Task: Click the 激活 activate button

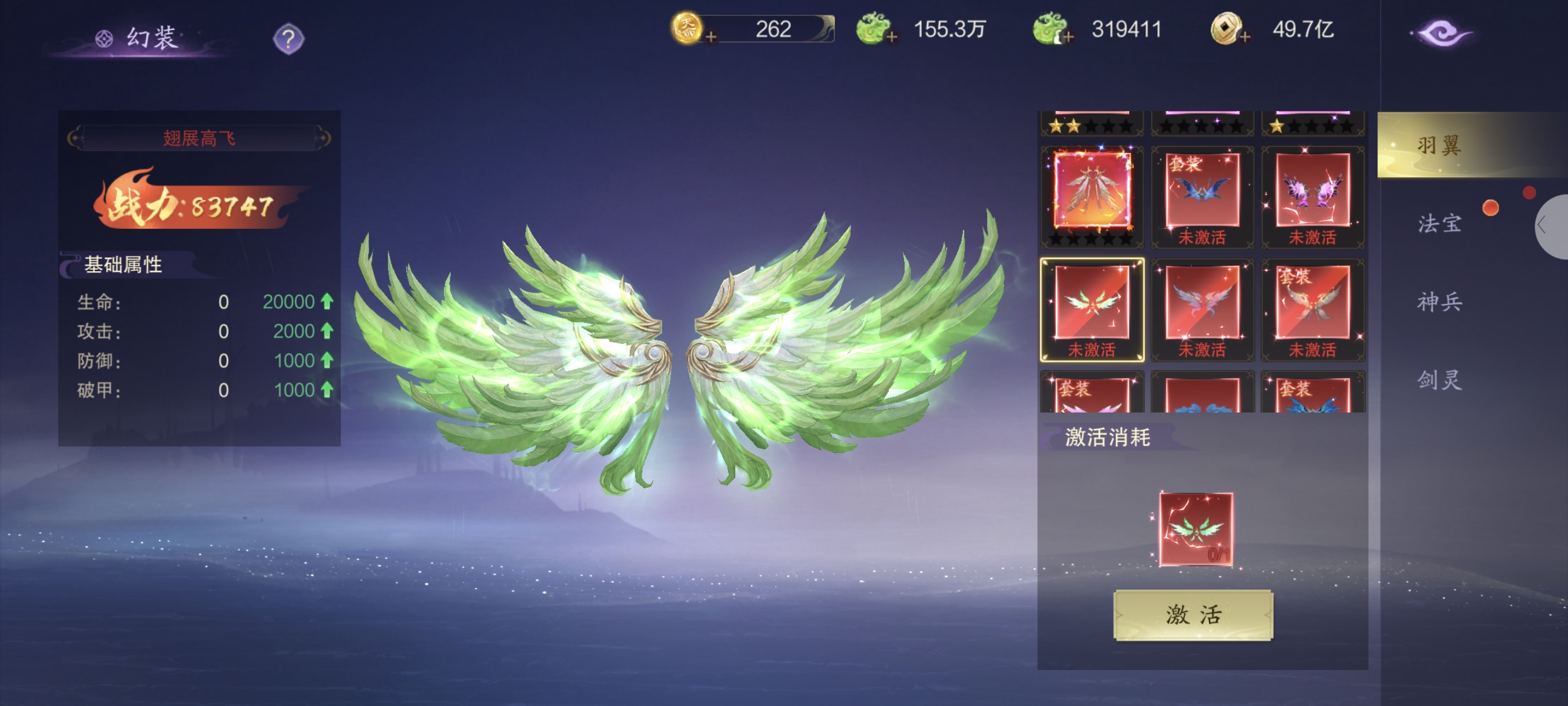Action: [1192, 615]
